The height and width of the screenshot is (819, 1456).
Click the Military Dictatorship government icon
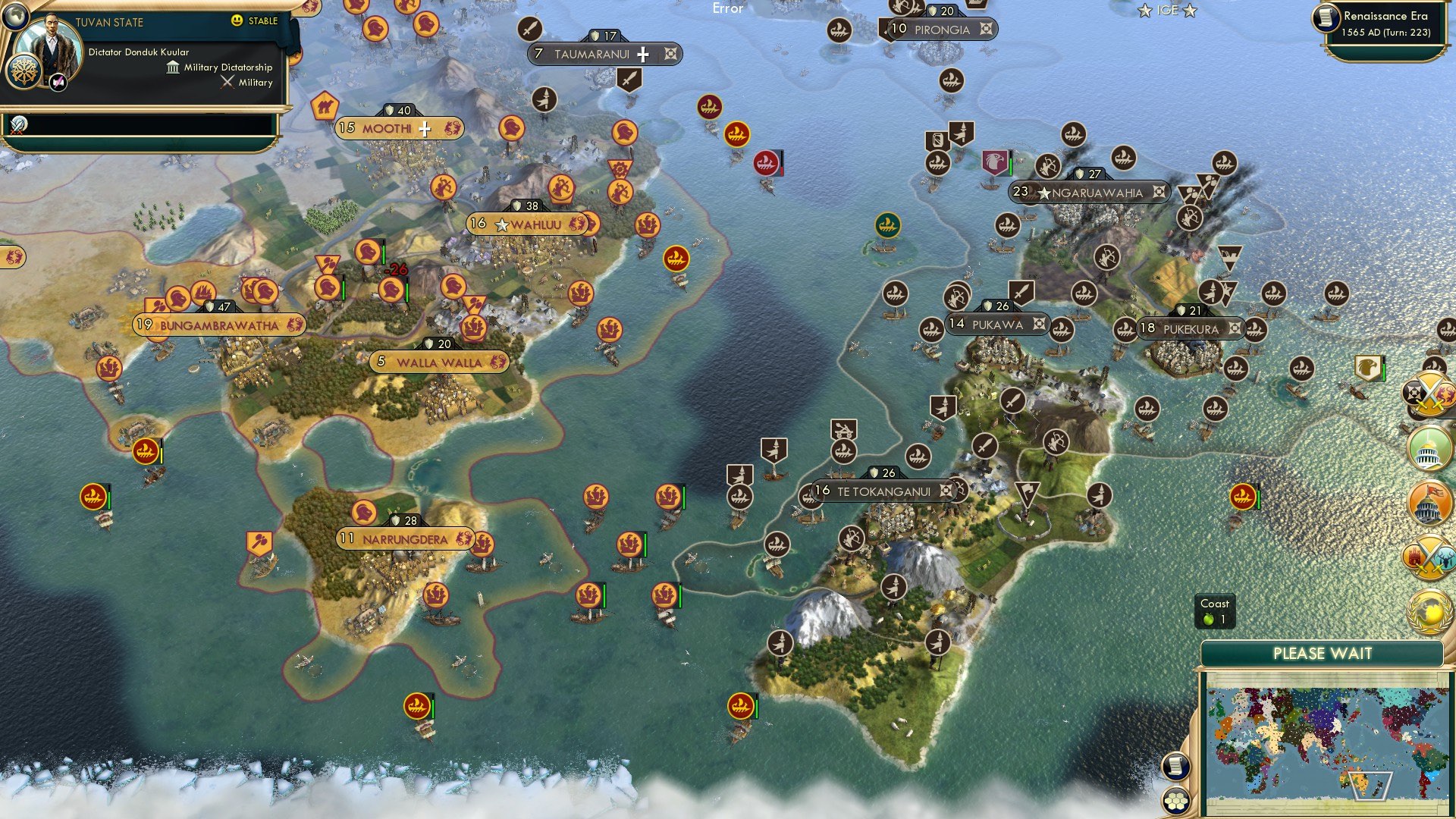(171, 67)
